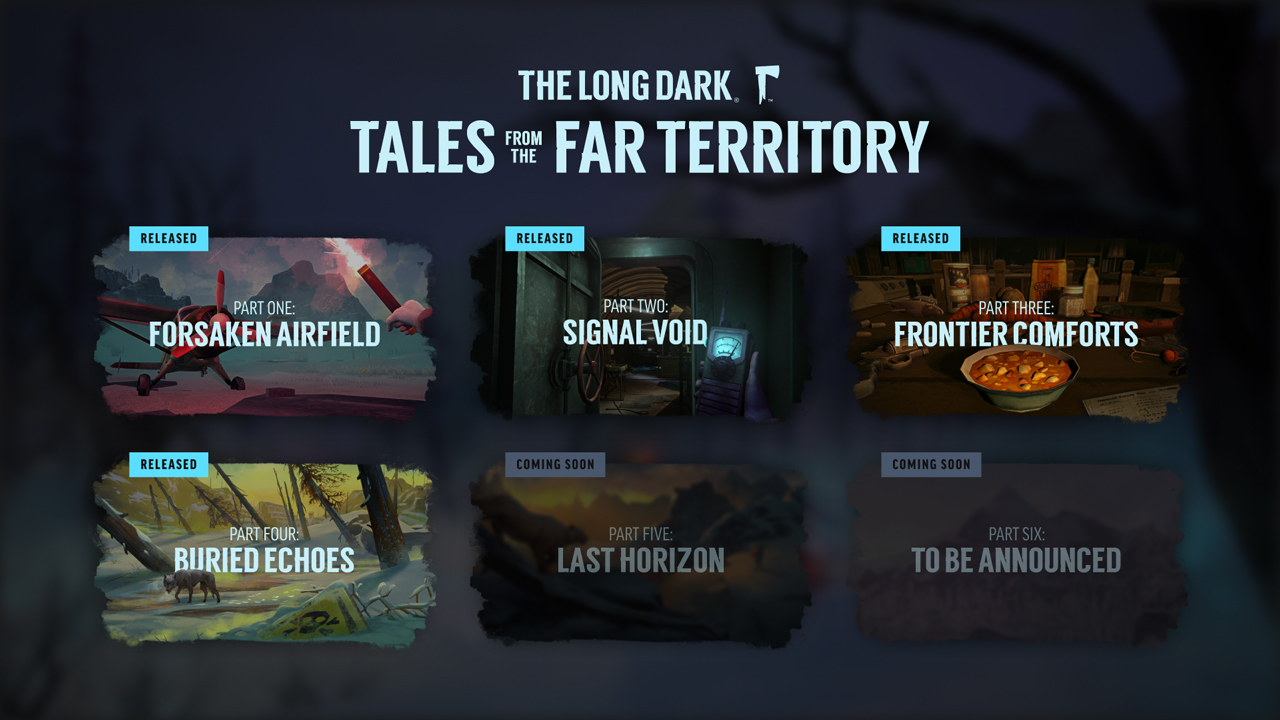Screen dimensions: 1280x720
Task: Open the Buried Echoes tile
Action: [264, 552]
